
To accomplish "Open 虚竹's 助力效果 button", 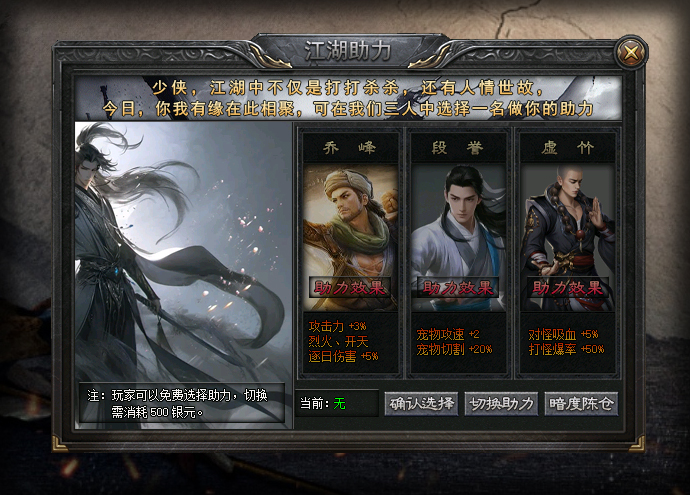I will (568, 288).
